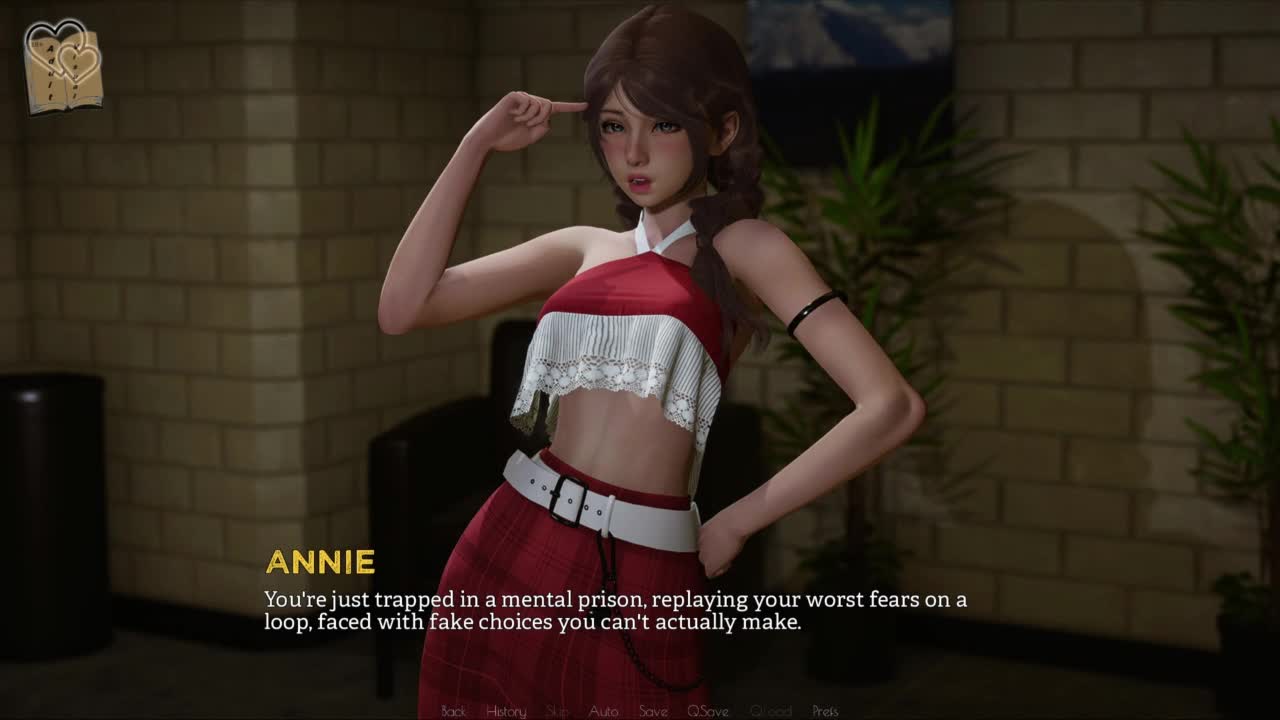Viewport: 1280px width, 720px height.
Task: Quick save with QSave
Action: tap(707, 711)
